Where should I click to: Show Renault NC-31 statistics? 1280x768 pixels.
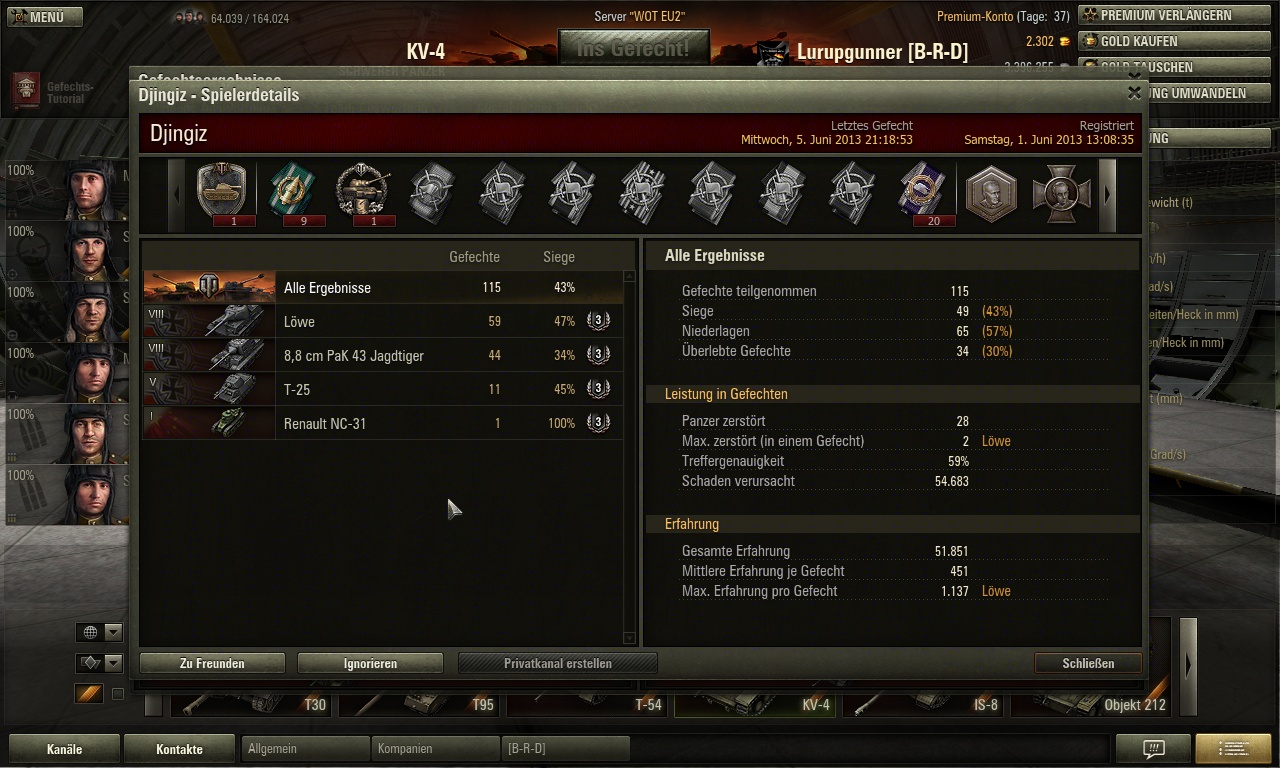click(x=383, y=424)
